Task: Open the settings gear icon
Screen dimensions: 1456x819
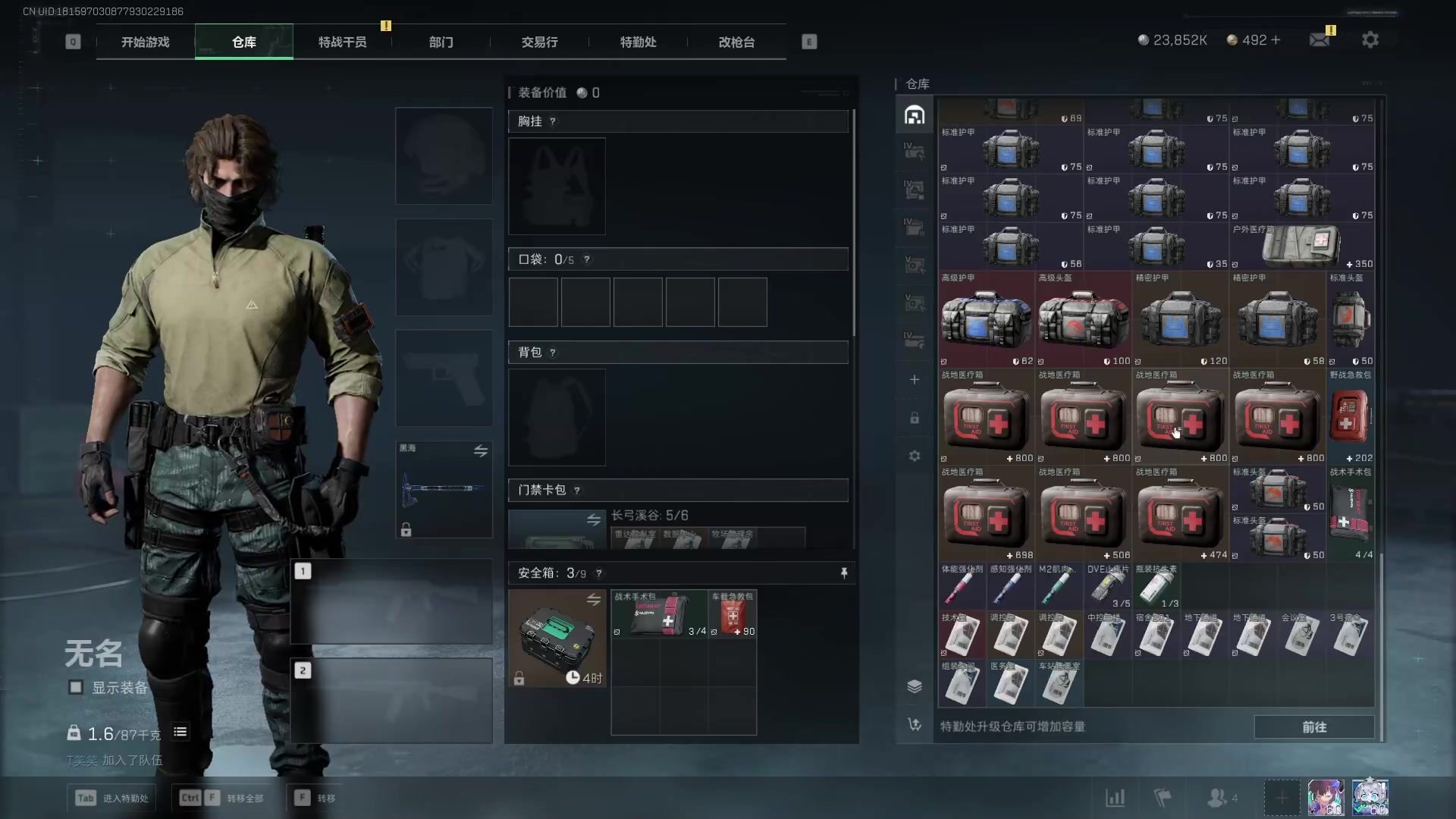Action: (x=1370, y=40)
